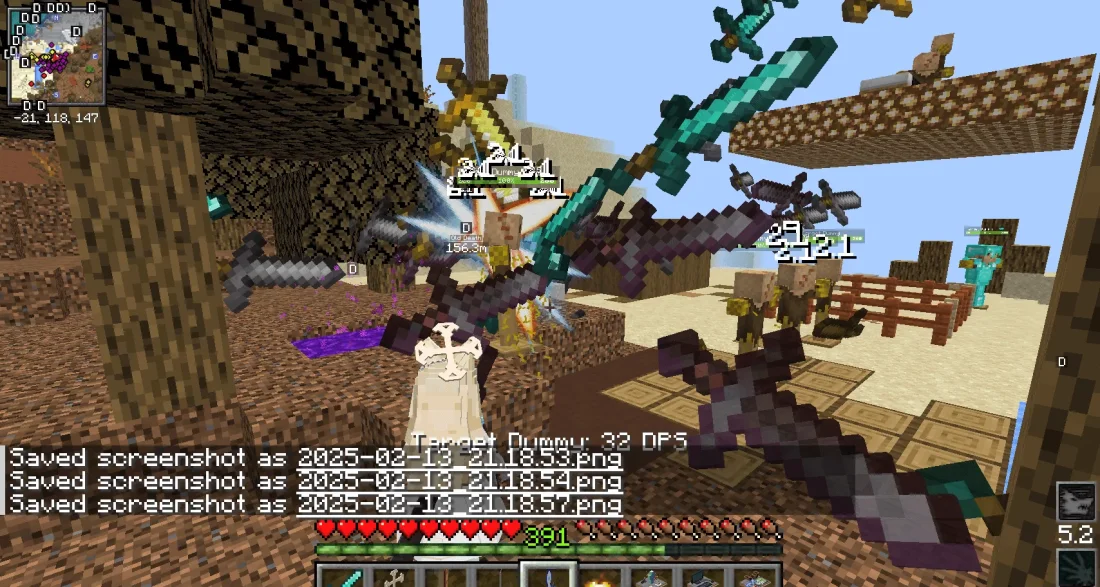The height and width of the screenshot is (587, 1100).
Task: Open the 2025-02-13_21.18.53.png screenshot link
Action: point(459,458)
